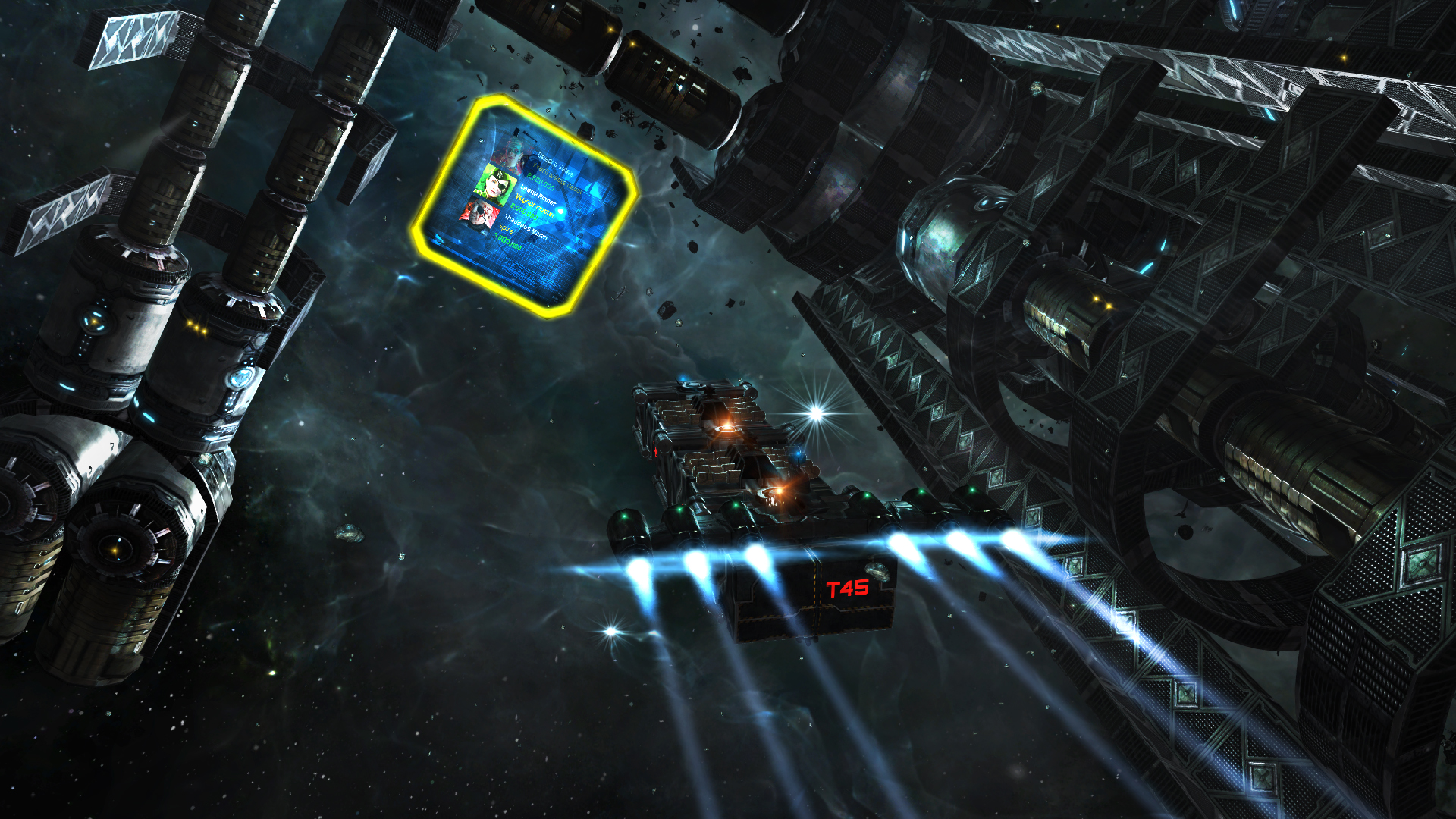Expand the Veynur cluster location entry

535,206
